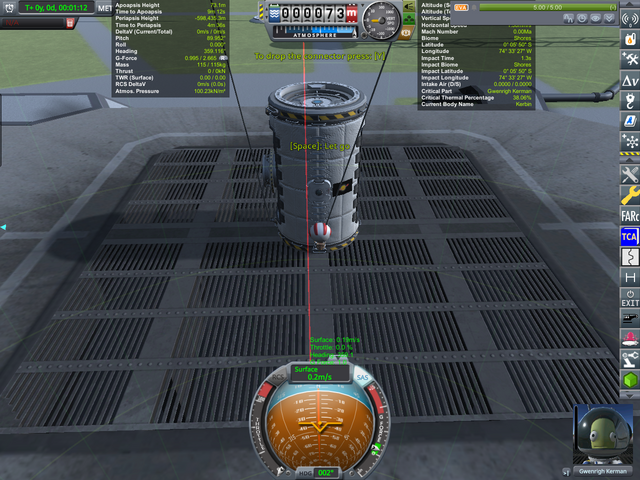Click the MET mission time label
Screen dimensions: 640x480
click(106, 9)
